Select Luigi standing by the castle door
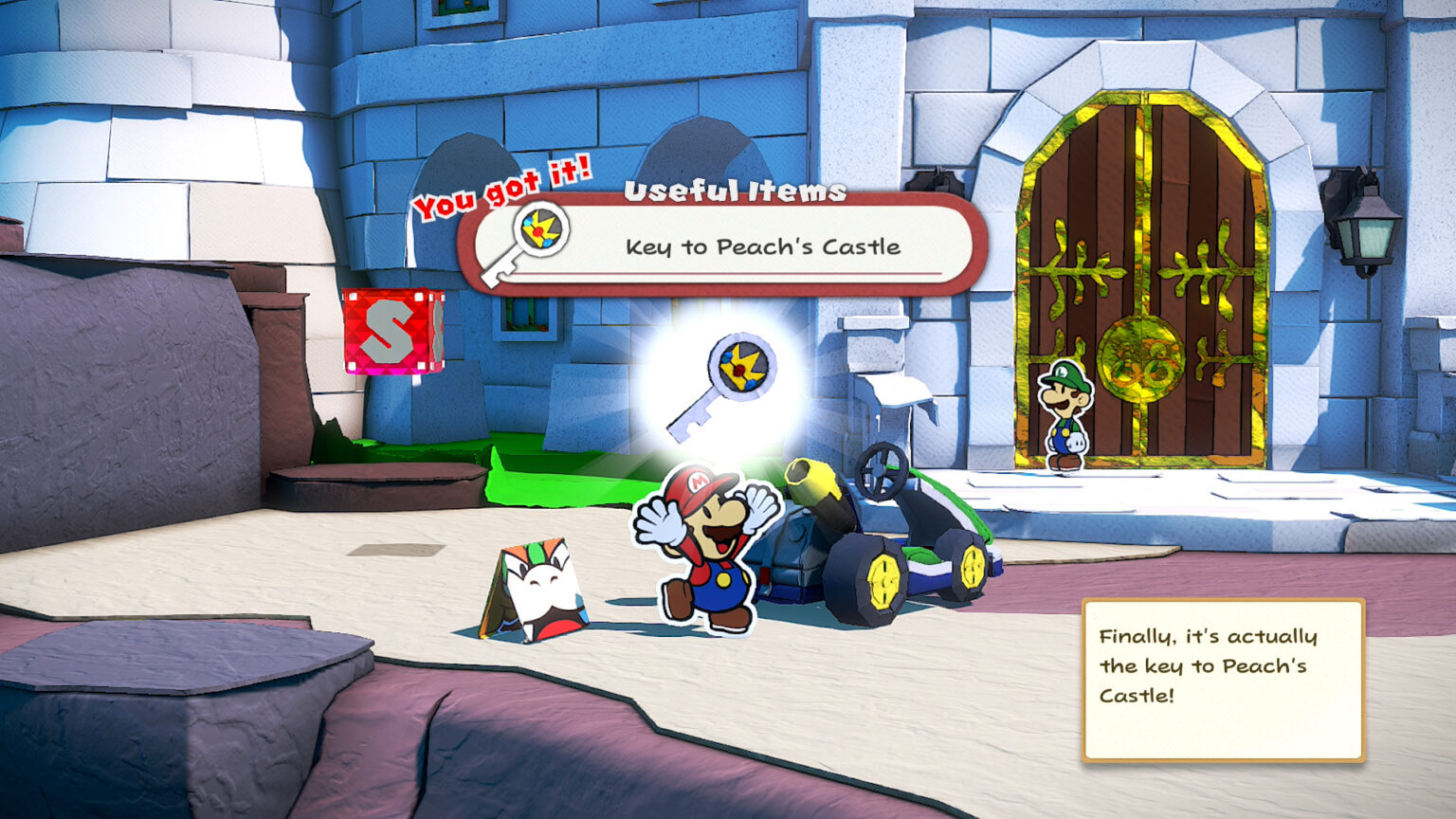This screenshot has height=819, width=1456. [1065, 417]
